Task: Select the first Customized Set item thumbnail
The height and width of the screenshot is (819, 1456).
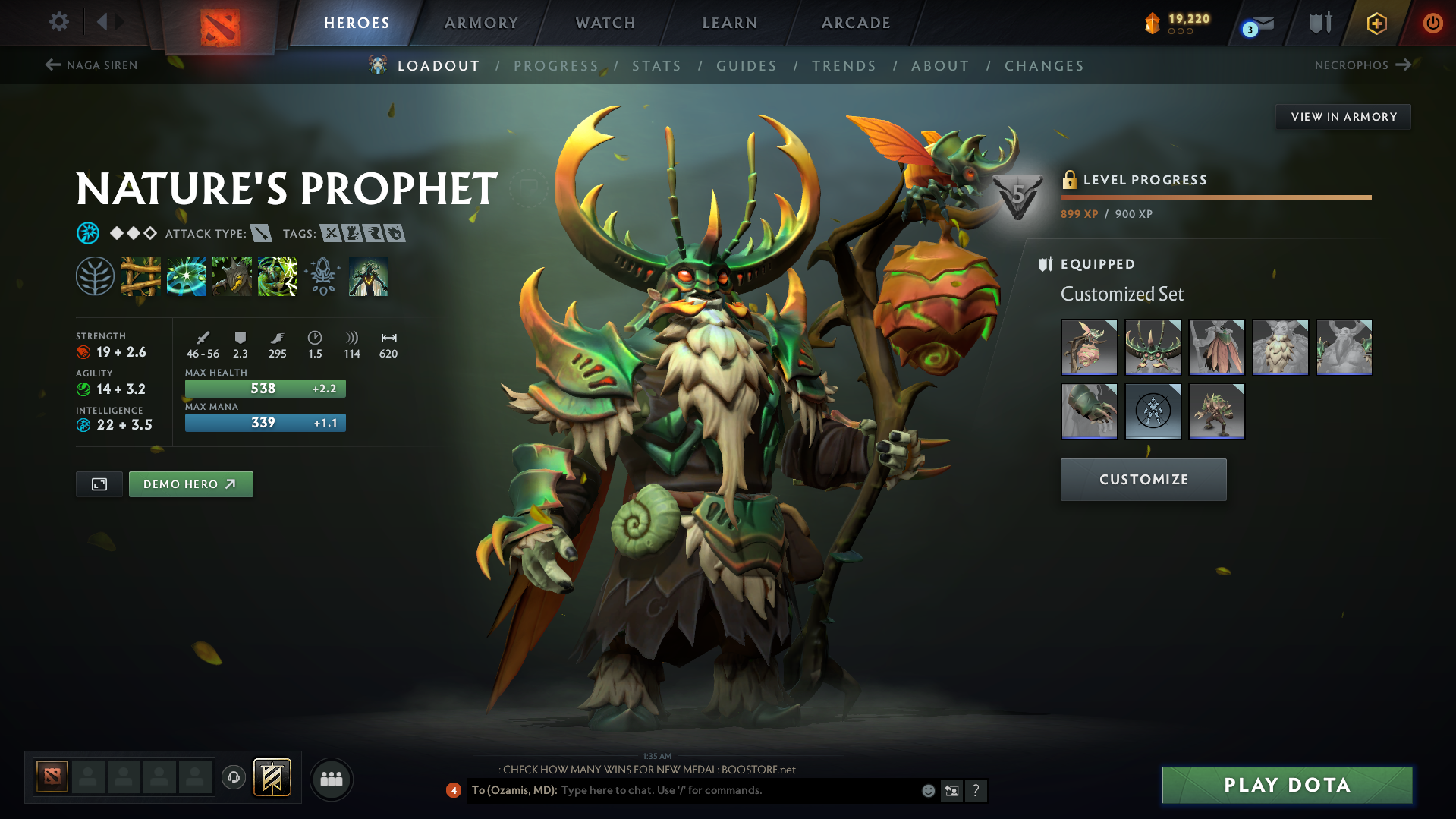Action: (1089, 347)
